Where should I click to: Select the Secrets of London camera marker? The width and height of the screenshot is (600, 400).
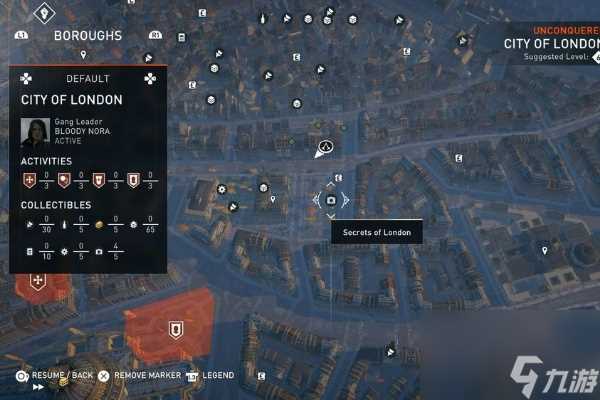(331, 200)
